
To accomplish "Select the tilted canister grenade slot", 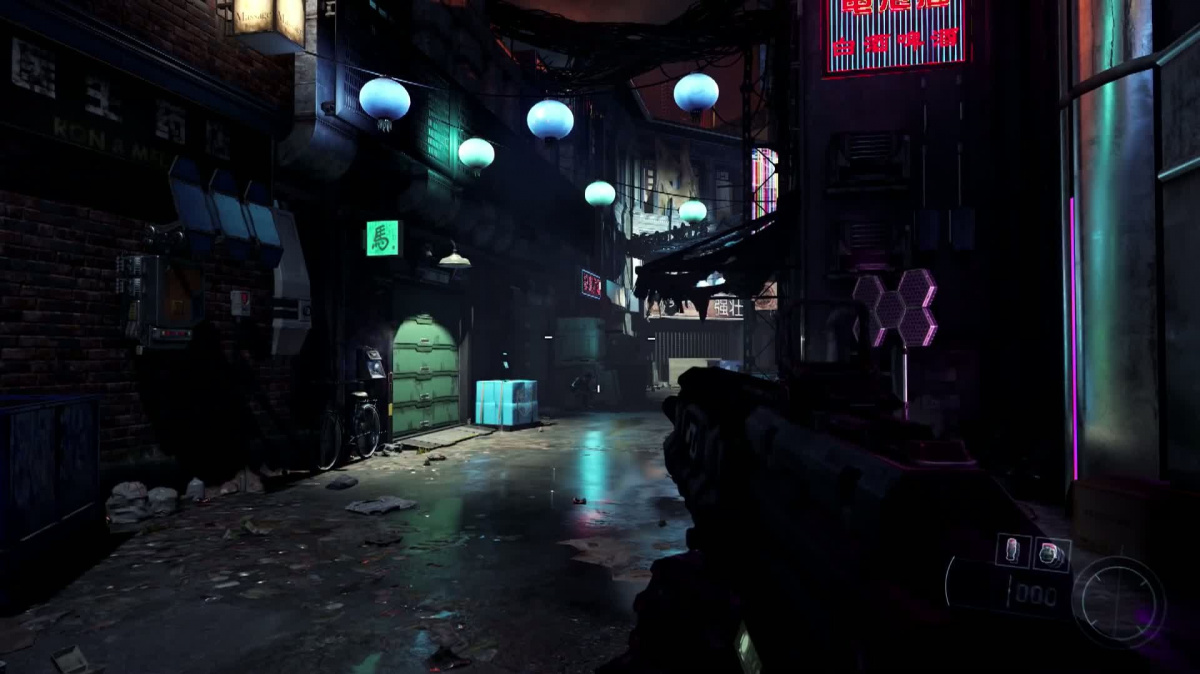I will point(1051,554).
